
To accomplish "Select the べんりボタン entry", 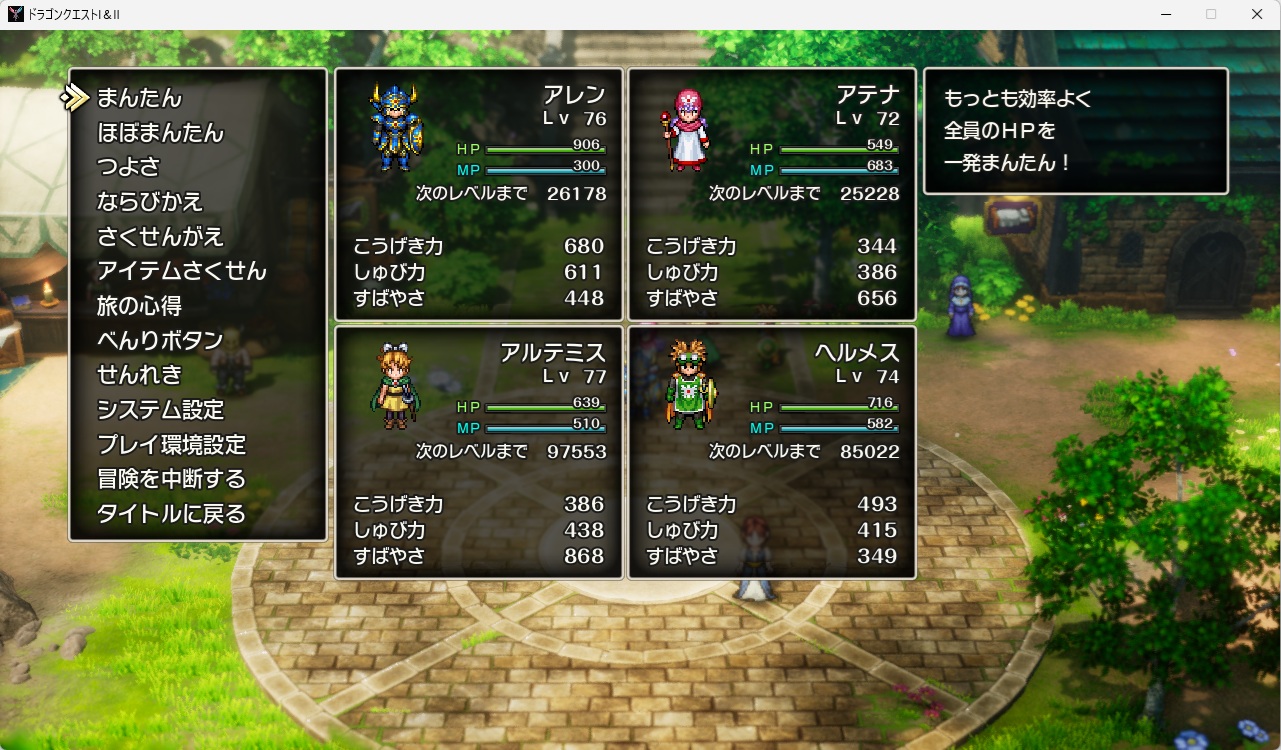I will click(160, 340).
